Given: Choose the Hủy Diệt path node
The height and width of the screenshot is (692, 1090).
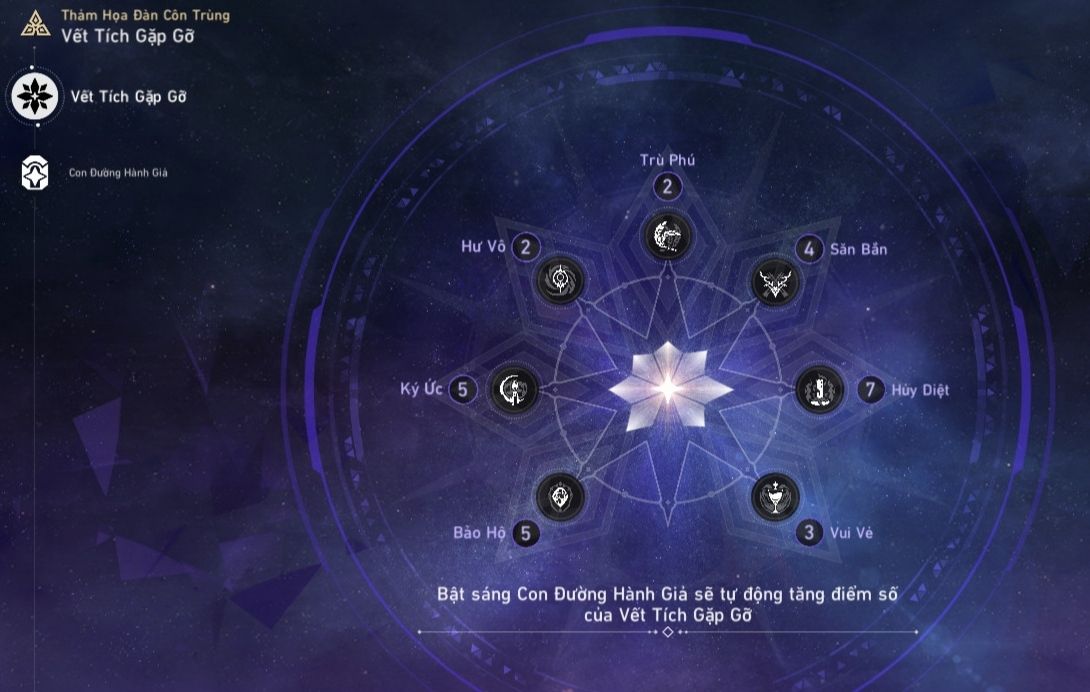Looking at the screenshot, I should click(820, 389).
